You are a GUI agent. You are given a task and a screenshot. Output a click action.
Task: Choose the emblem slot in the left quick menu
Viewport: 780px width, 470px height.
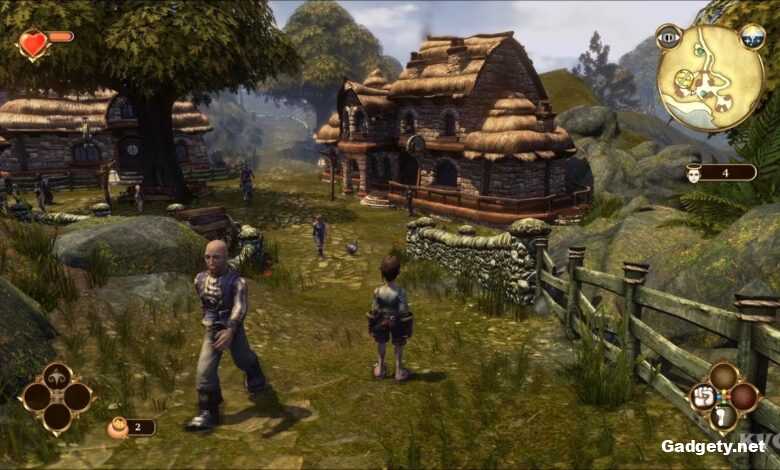pos(58,376)
